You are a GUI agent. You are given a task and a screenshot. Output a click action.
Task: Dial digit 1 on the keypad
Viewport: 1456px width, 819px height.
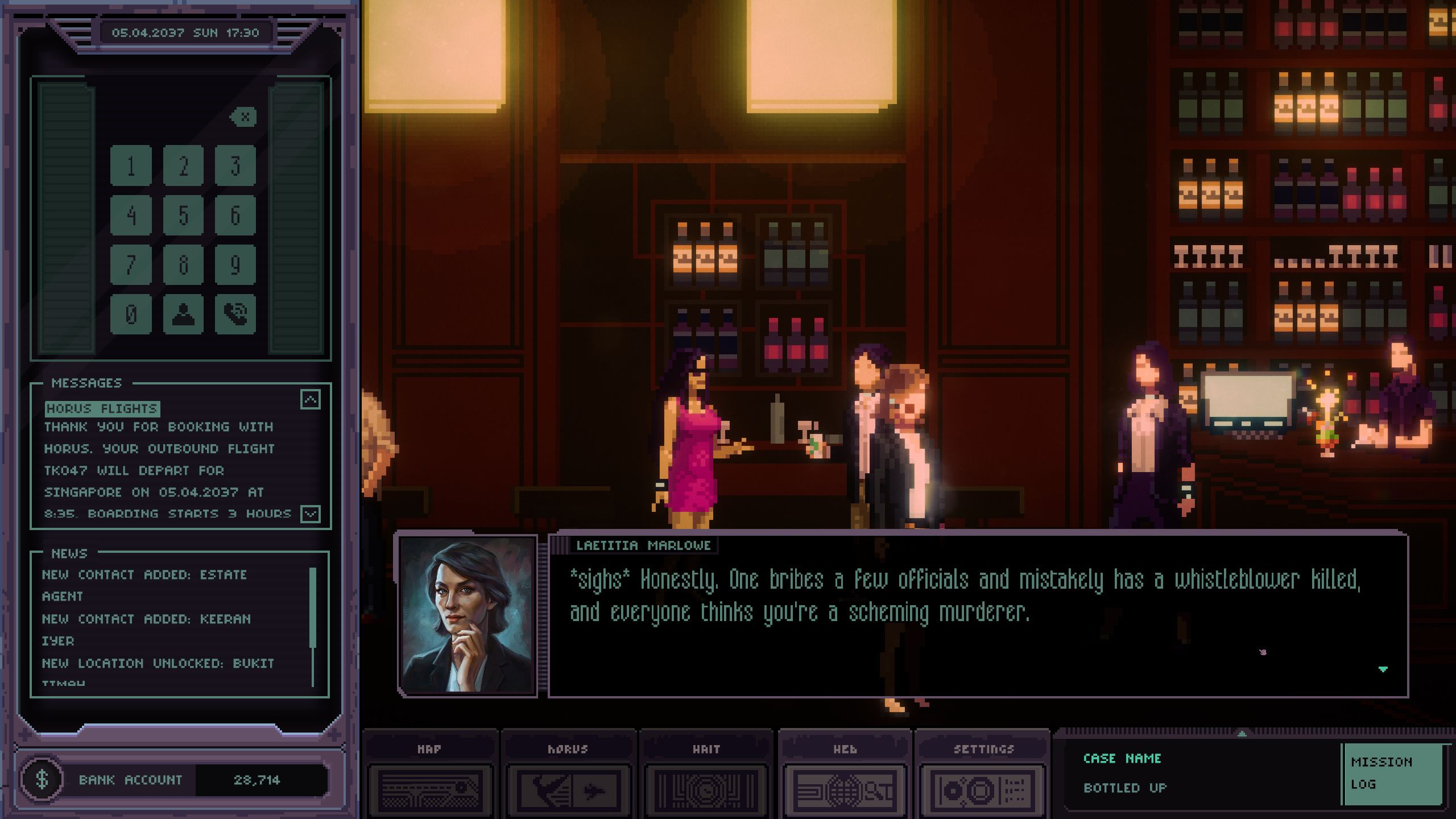click(x=131, y=166)
